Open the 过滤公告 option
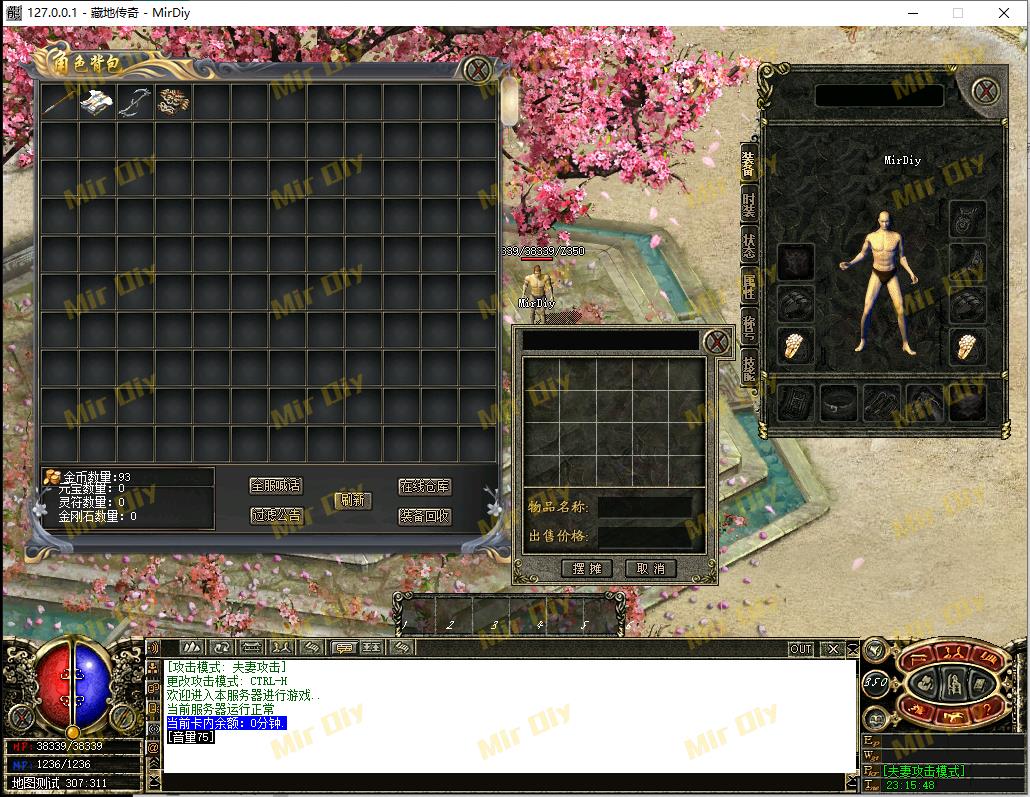Screen dimensions: 1030x797 click(x=275, y=516)
